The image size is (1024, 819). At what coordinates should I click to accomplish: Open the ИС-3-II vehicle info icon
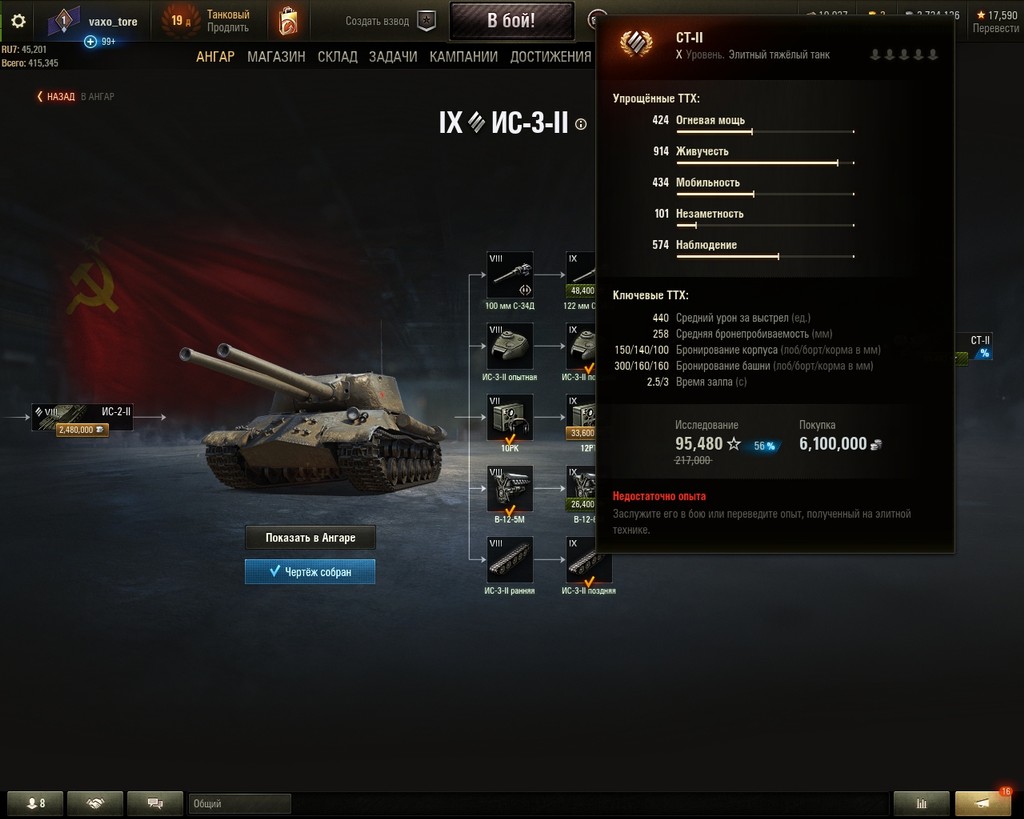pyautogui.click(x=582, y=124)
